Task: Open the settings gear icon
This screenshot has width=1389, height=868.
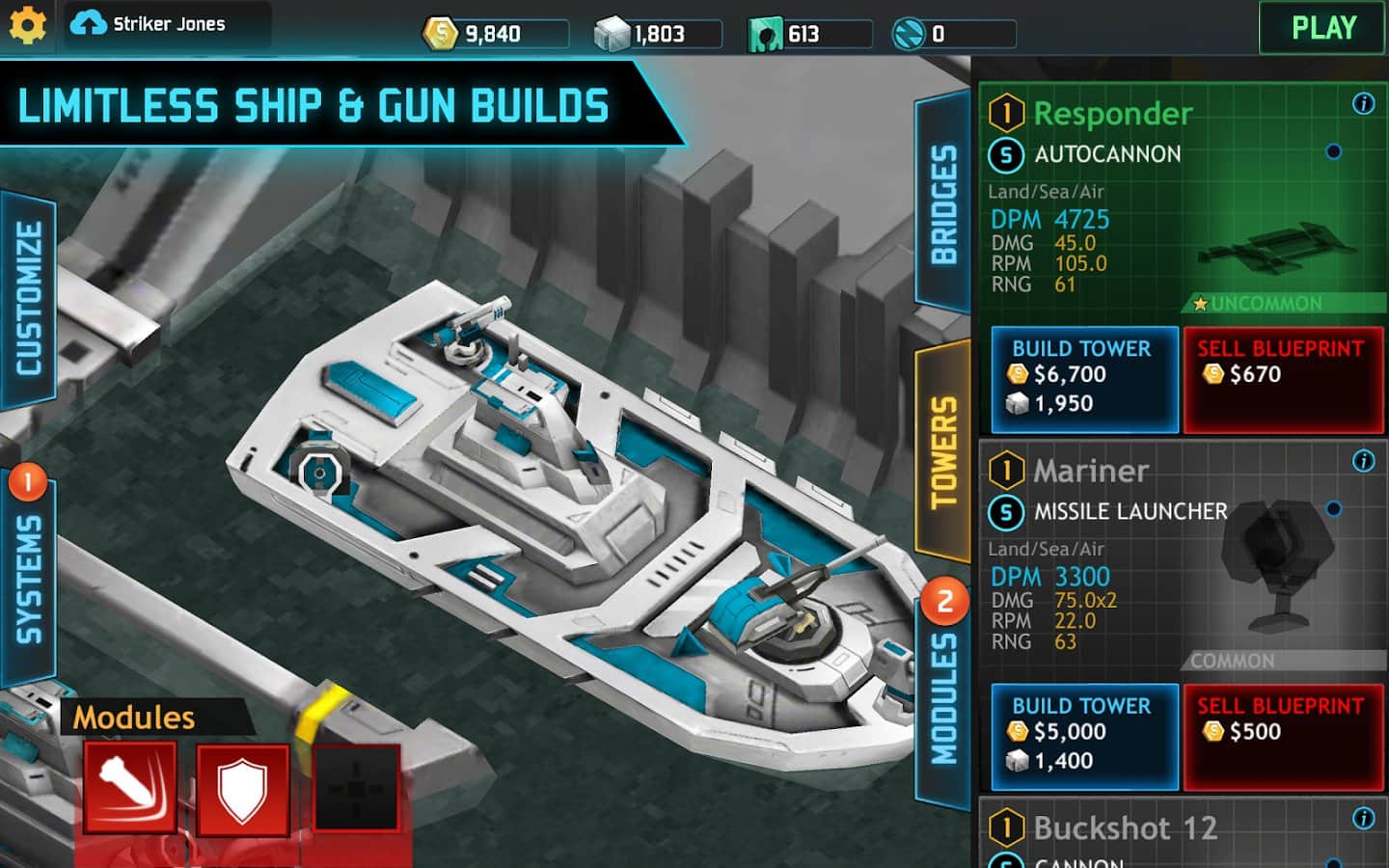Action: click(x=27, y=26)
